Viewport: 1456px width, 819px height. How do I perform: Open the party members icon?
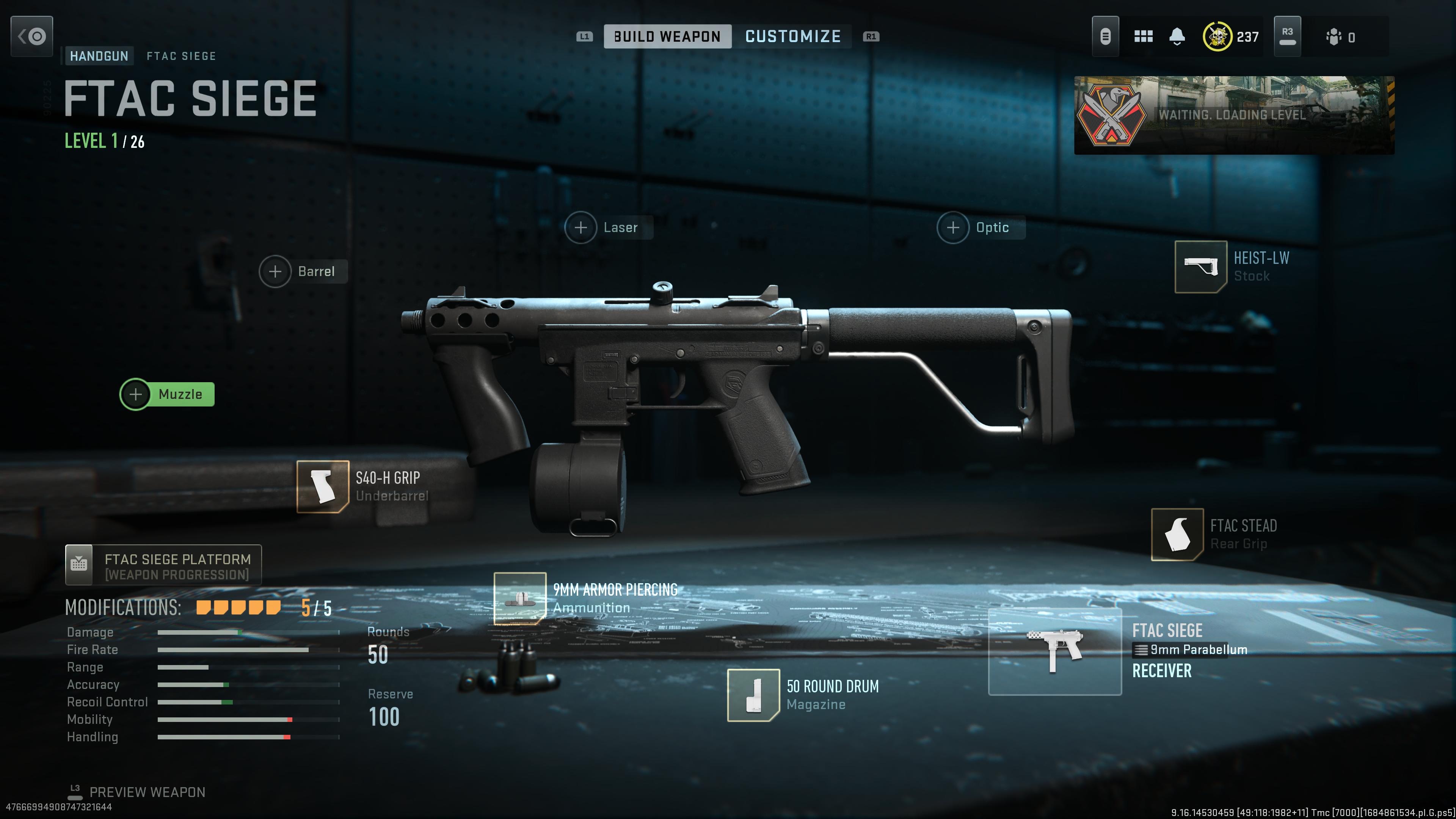[x=1334, y=37]
